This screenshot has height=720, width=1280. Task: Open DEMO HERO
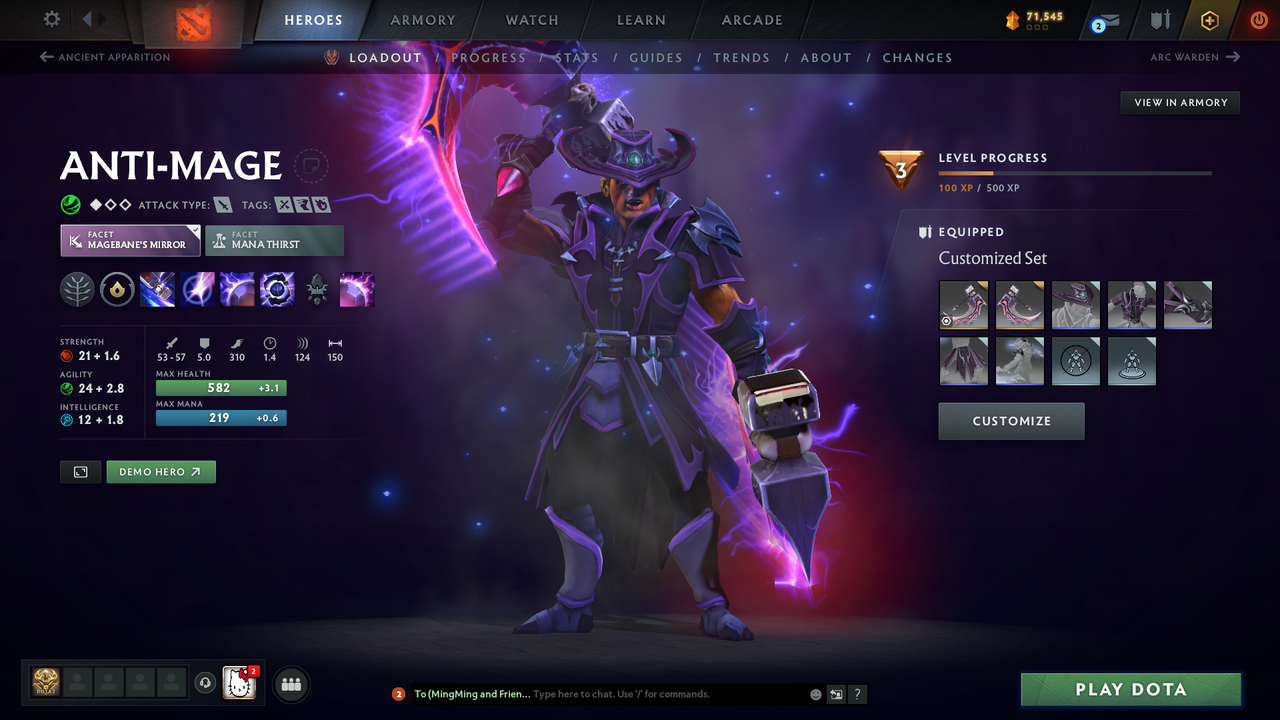point(160,471)
